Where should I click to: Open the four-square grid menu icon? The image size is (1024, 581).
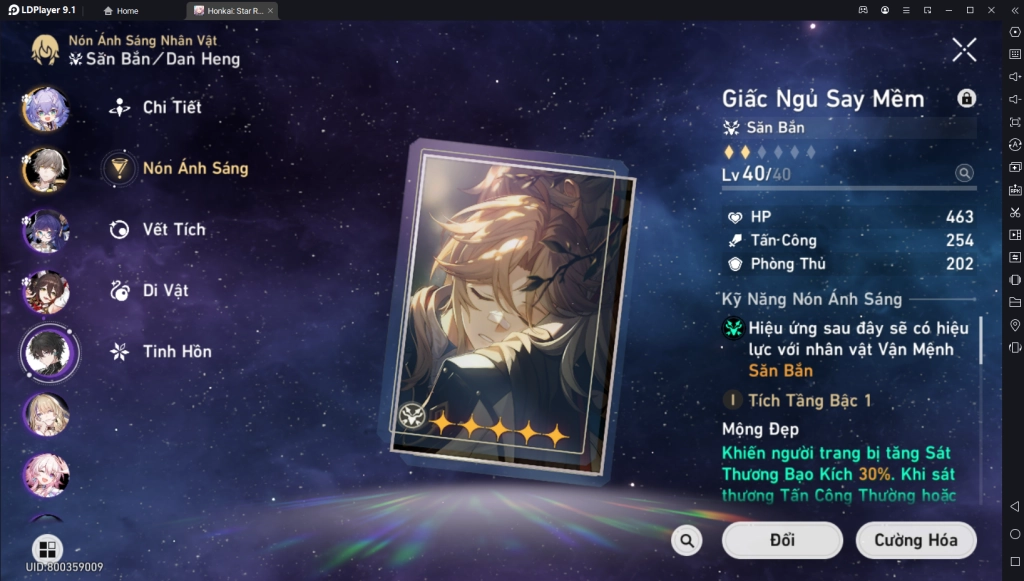47,549
